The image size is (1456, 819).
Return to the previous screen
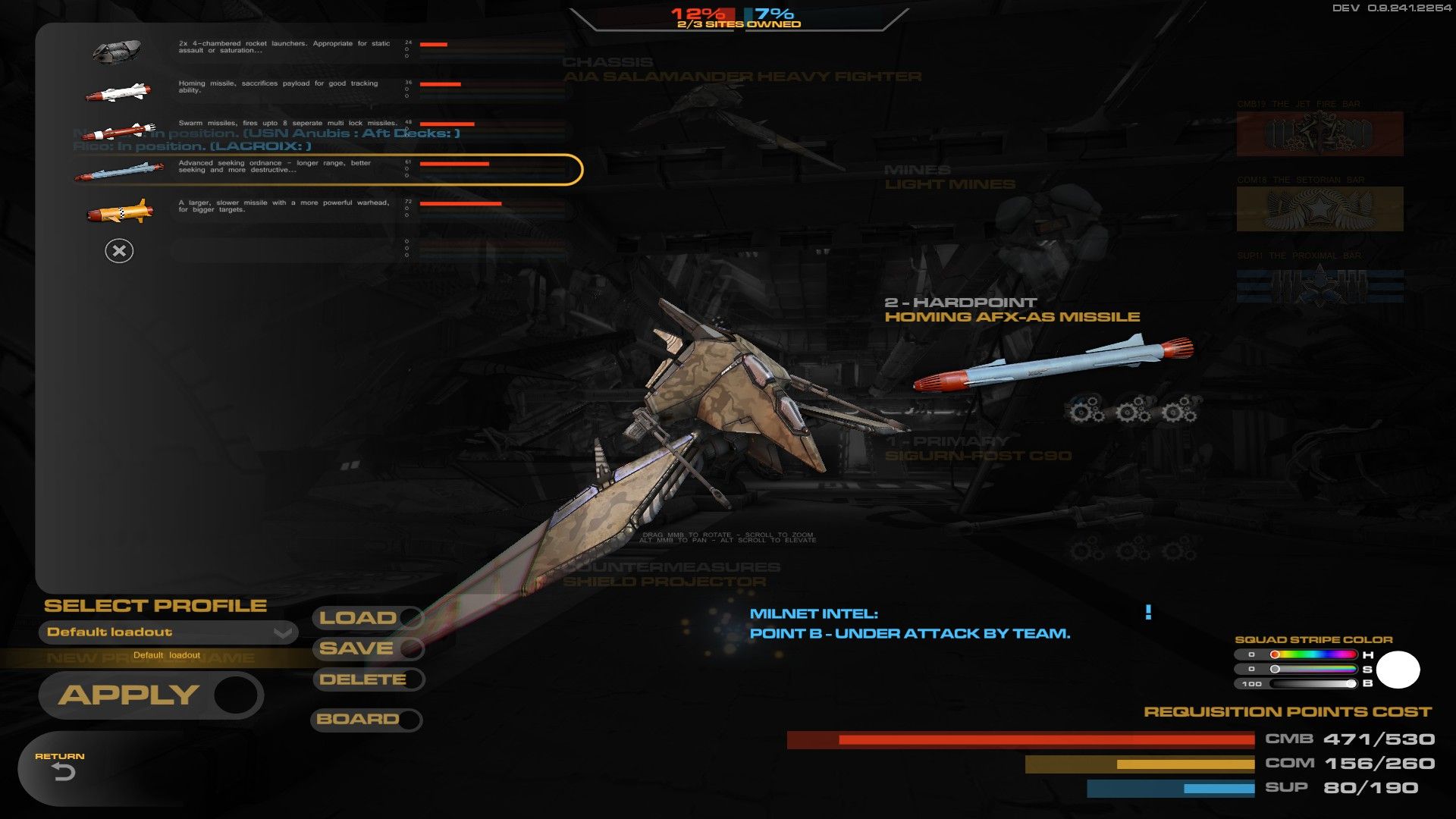tap(61, 767)
